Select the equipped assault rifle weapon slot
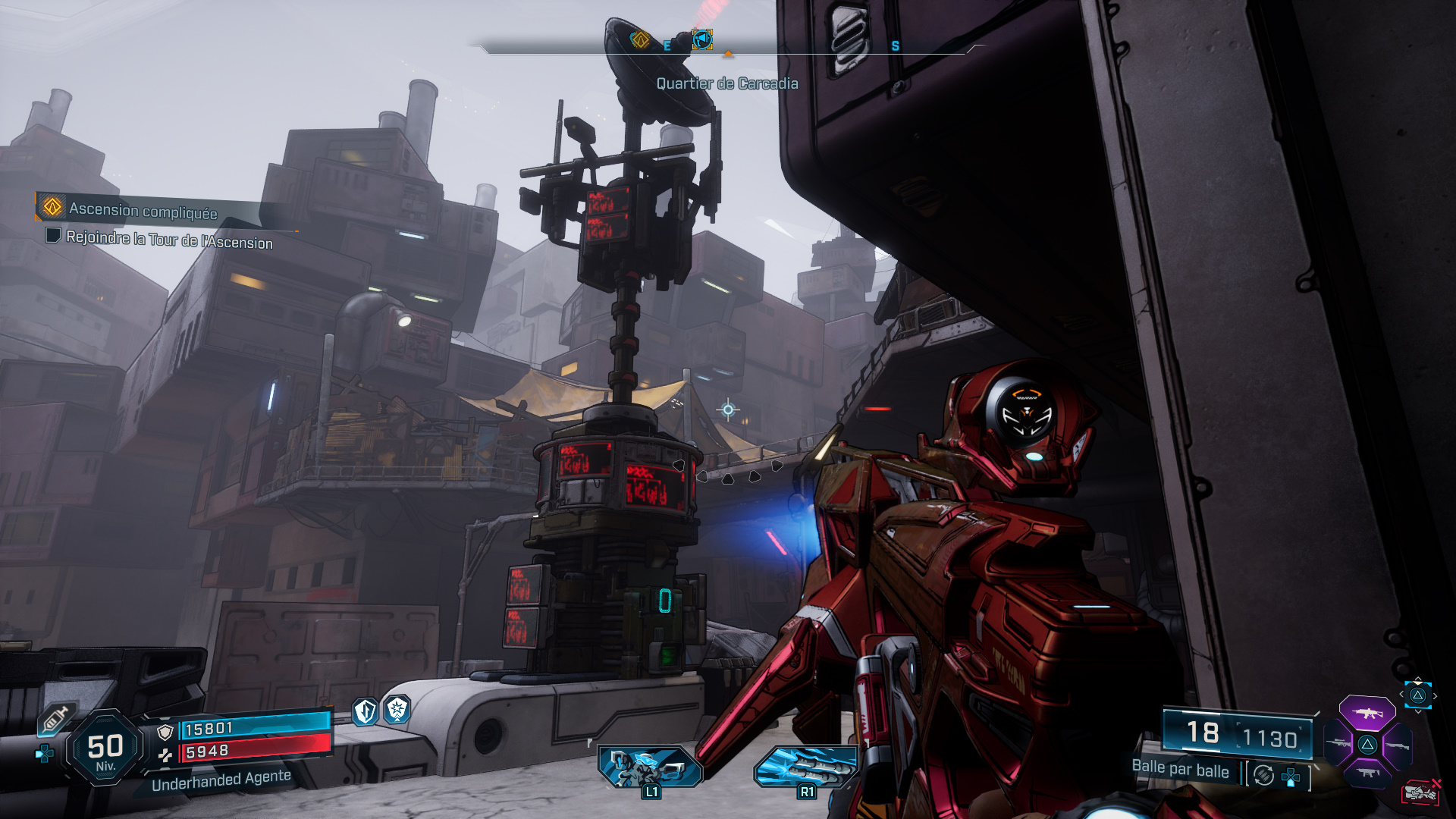This screenshot has height=819, width=1456. (1367, 714)
